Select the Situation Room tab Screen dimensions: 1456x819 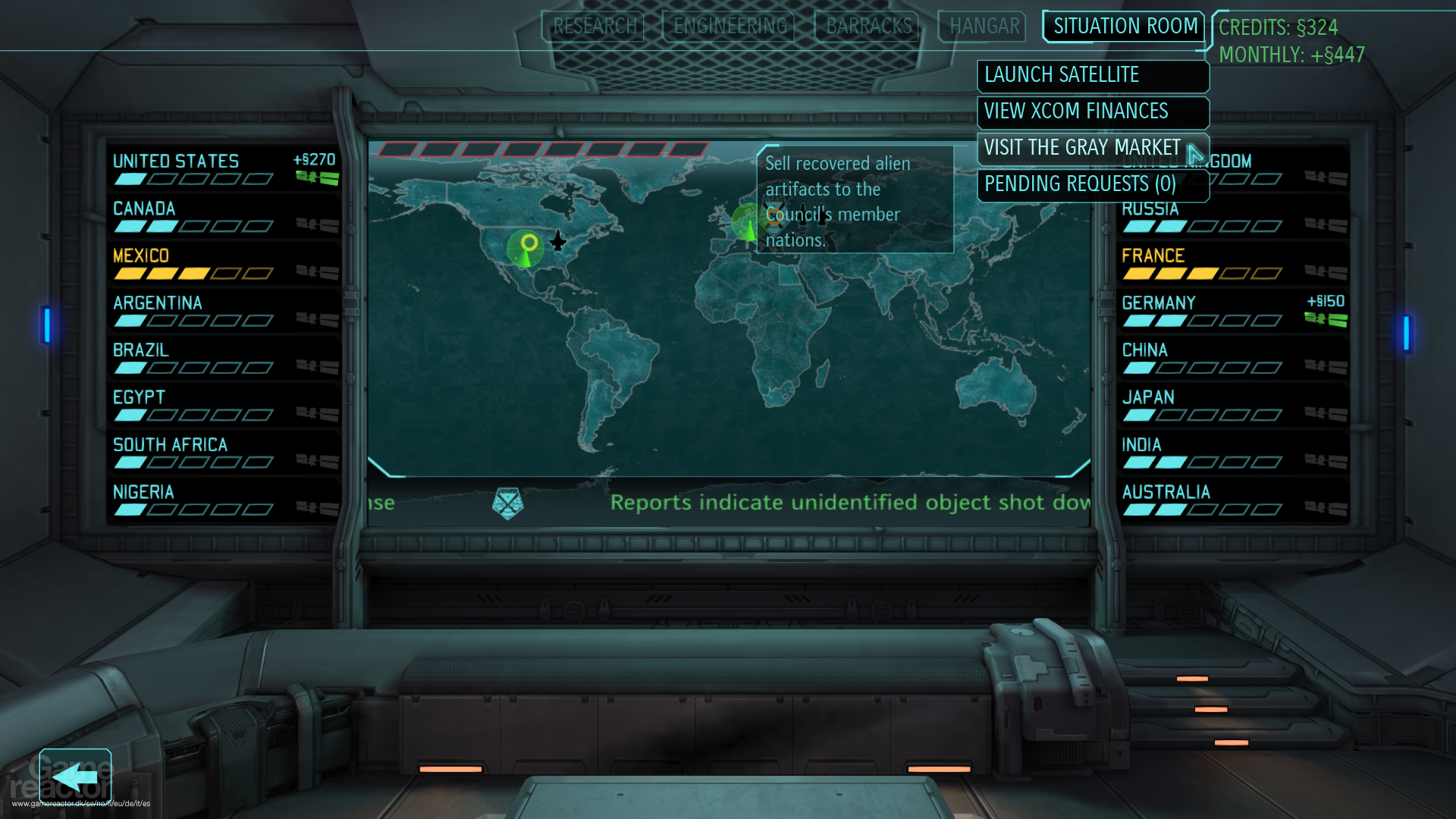1123,26
